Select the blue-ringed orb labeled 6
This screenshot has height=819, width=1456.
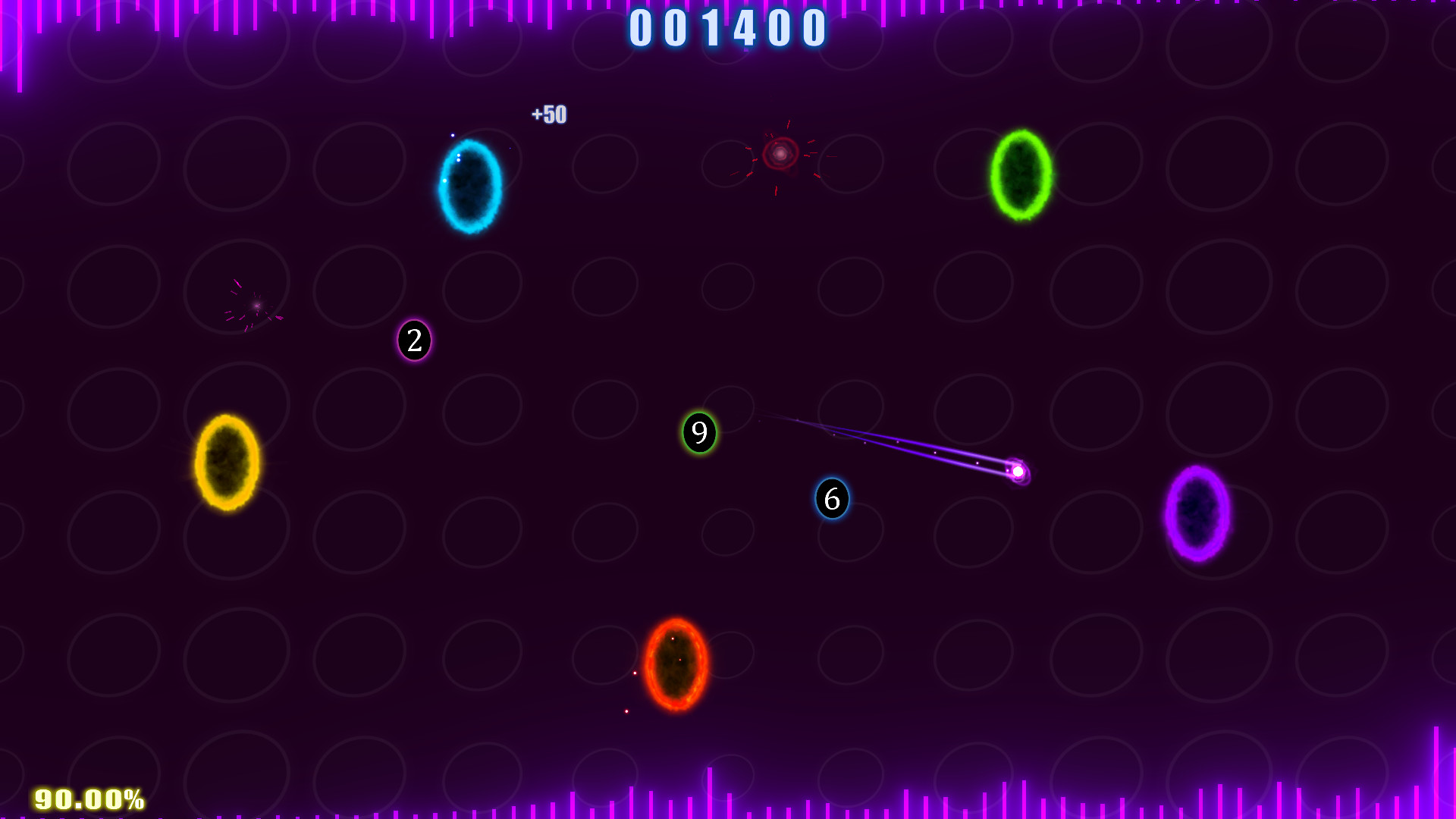click(x=832, y=500)
